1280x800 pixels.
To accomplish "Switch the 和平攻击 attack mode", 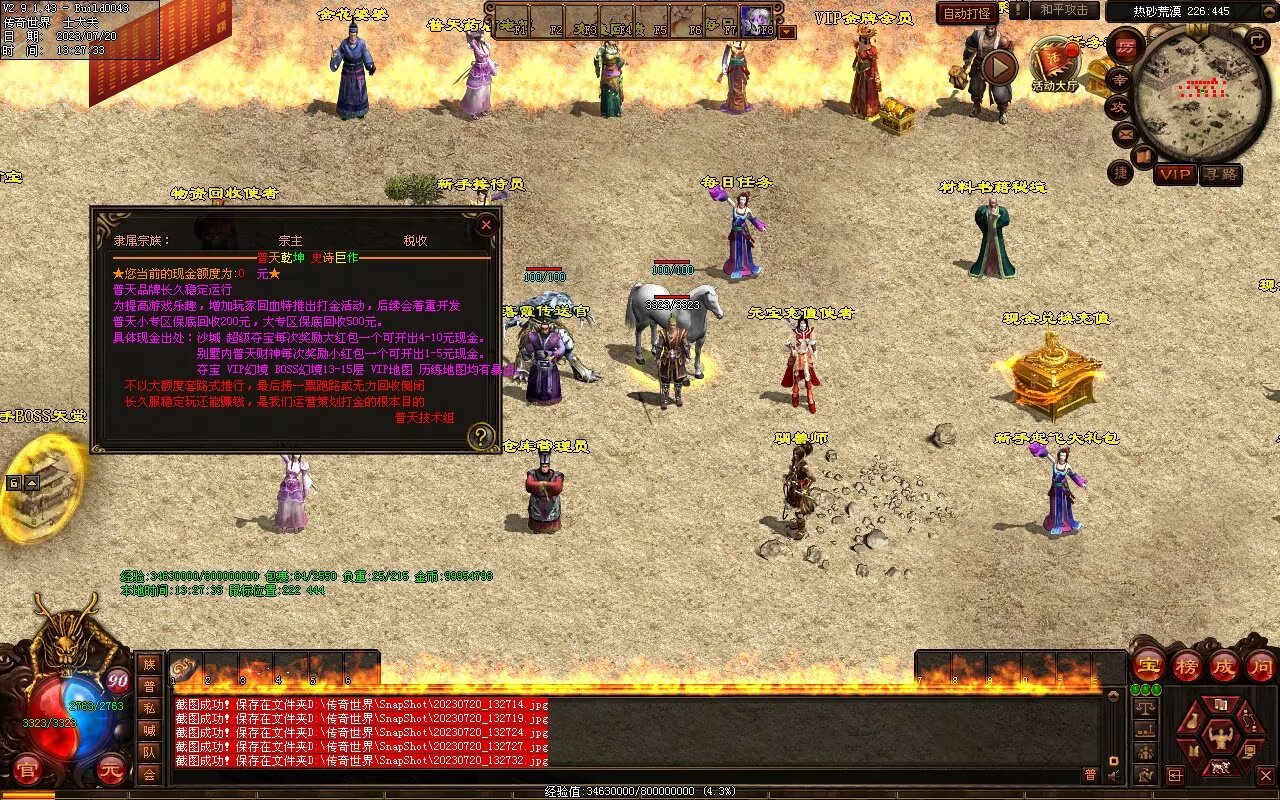I will click(x=1064, y=10).
